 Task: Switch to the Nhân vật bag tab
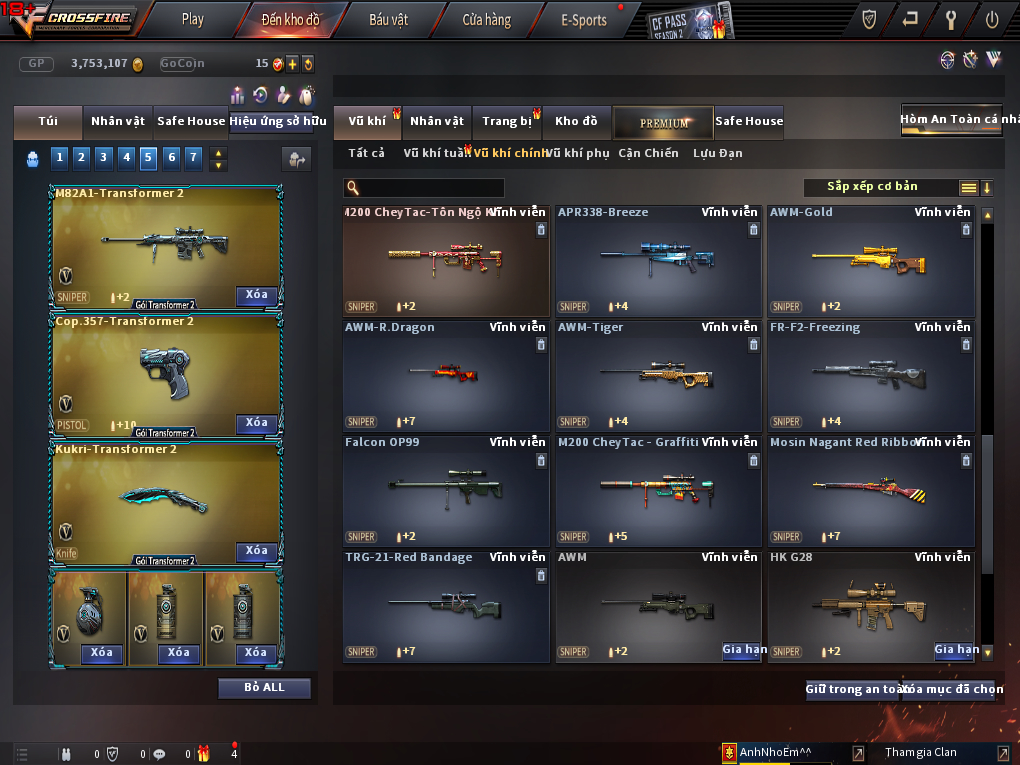pos(118,121)
